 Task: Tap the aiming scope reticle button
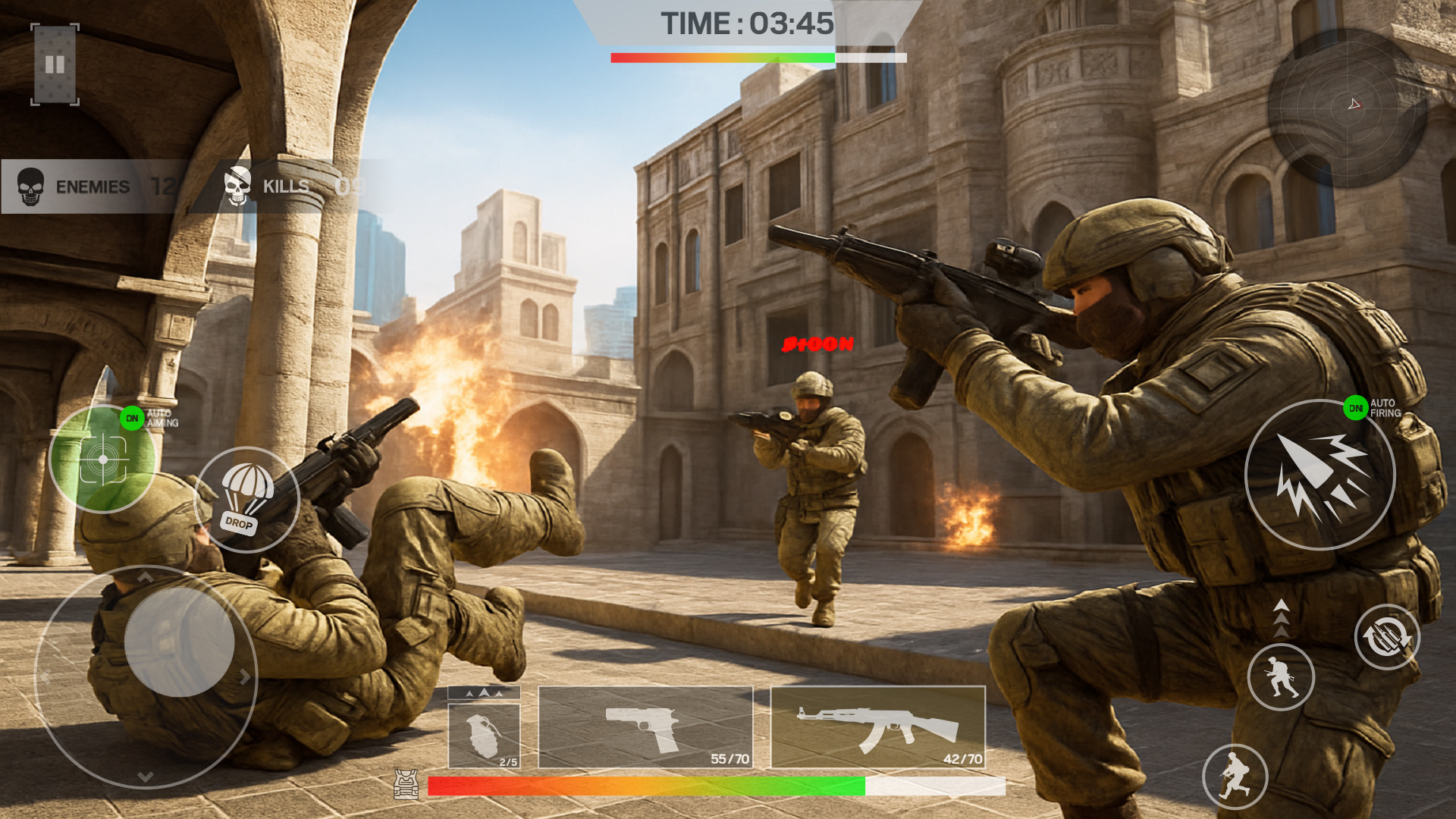102,459
